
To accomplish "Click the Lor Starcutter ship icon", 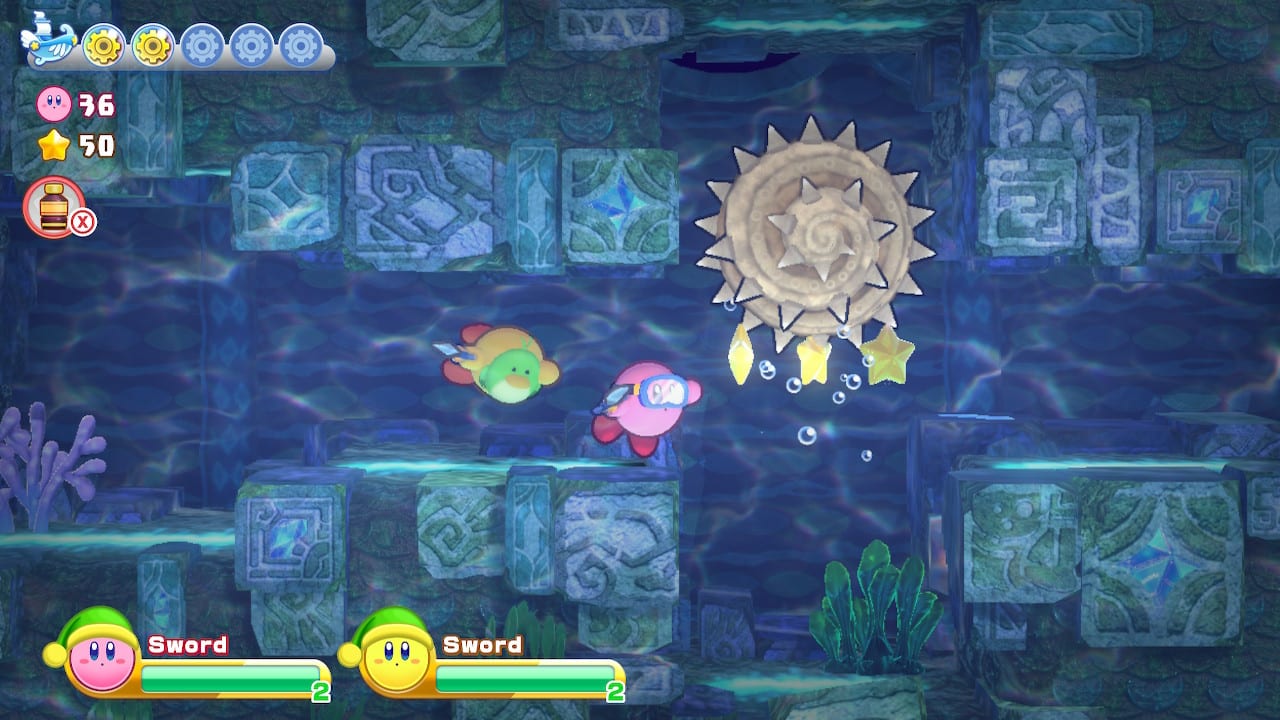I will (x=48, y=42).
